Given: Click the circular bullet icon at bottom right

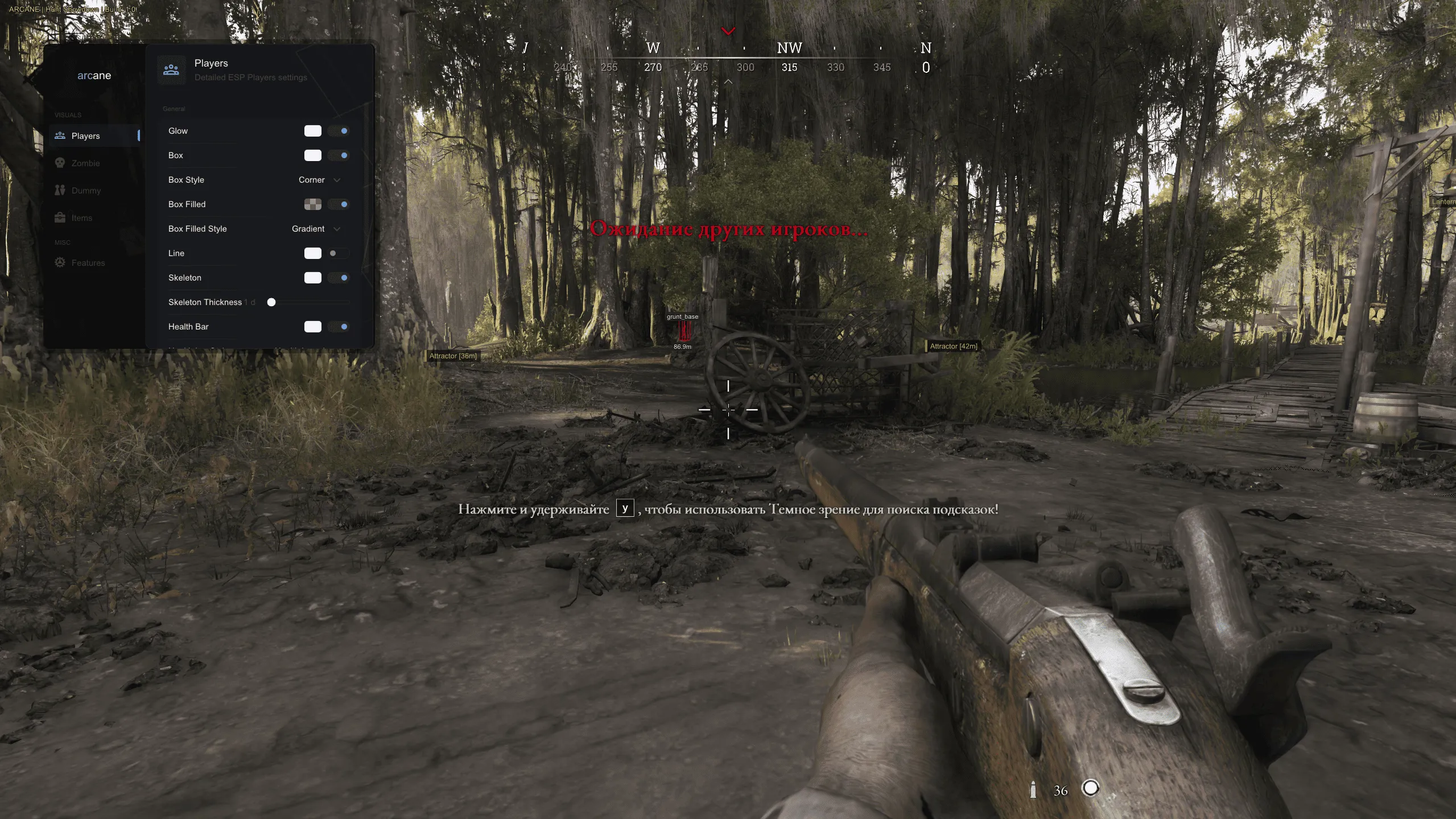Looking at the screenshot, I should tap(1091, 789).
